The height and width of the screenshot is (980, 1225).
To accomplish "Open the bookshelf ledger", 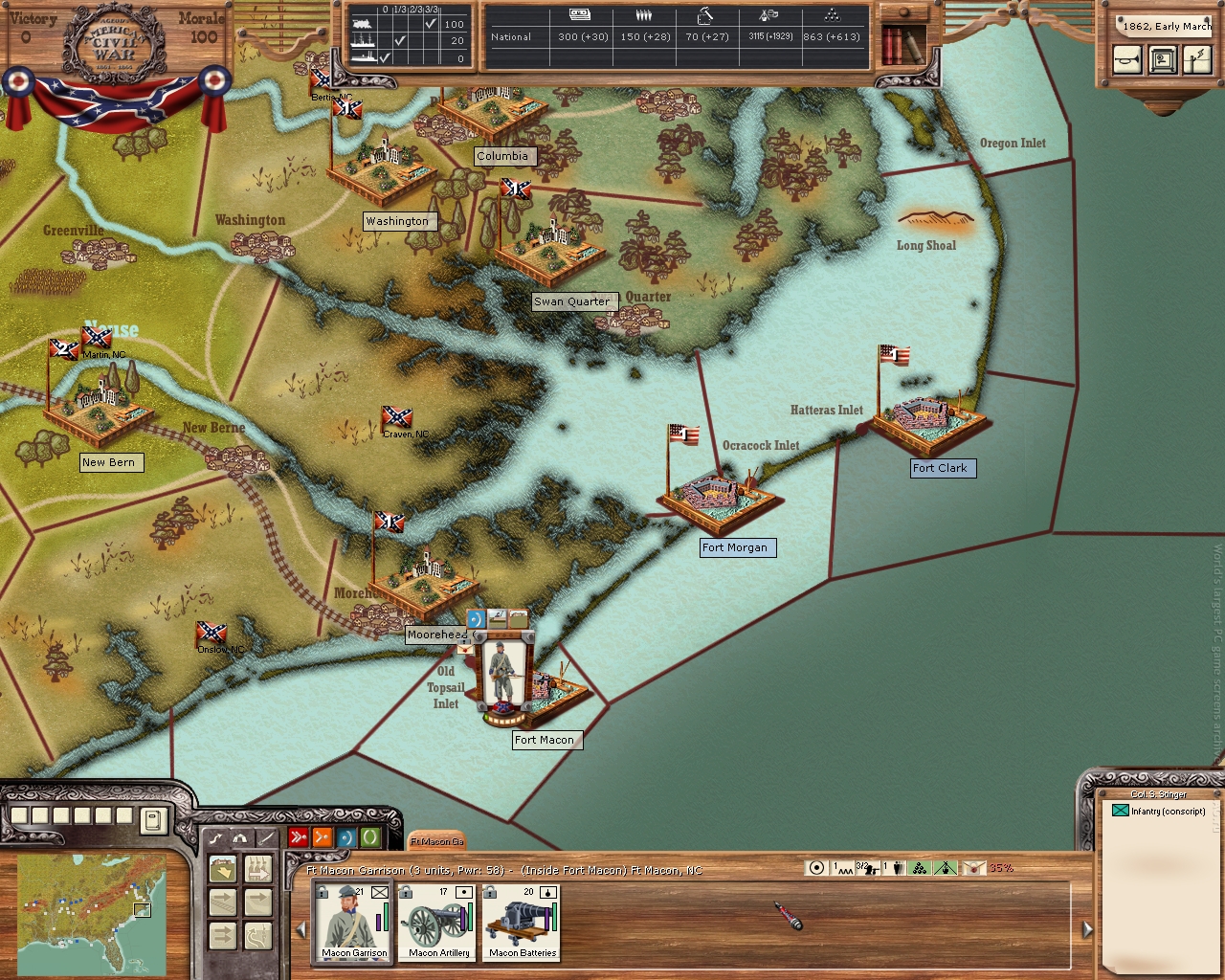I will (x=901, y=43).
